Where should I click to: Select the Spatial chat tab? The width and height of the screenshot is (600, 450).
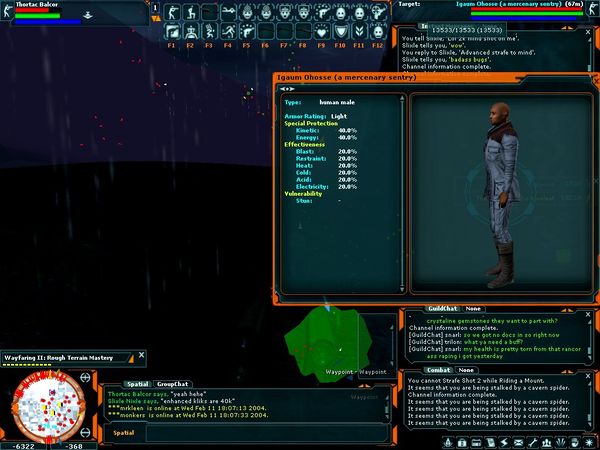click(x=137, y=383)
